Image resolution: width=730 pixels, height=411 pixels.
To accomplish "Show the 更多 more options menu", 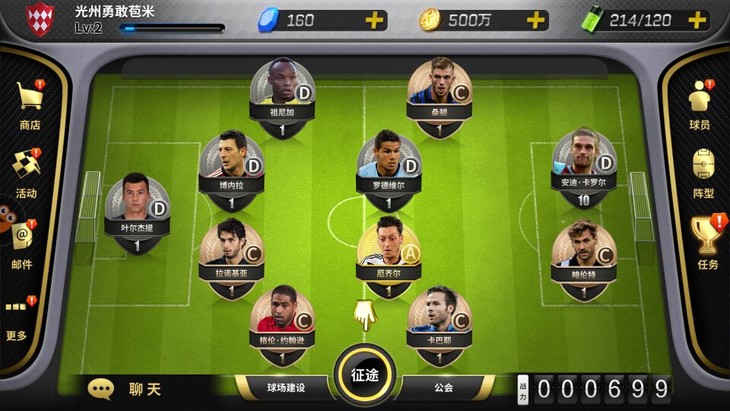I will [17, 314].
